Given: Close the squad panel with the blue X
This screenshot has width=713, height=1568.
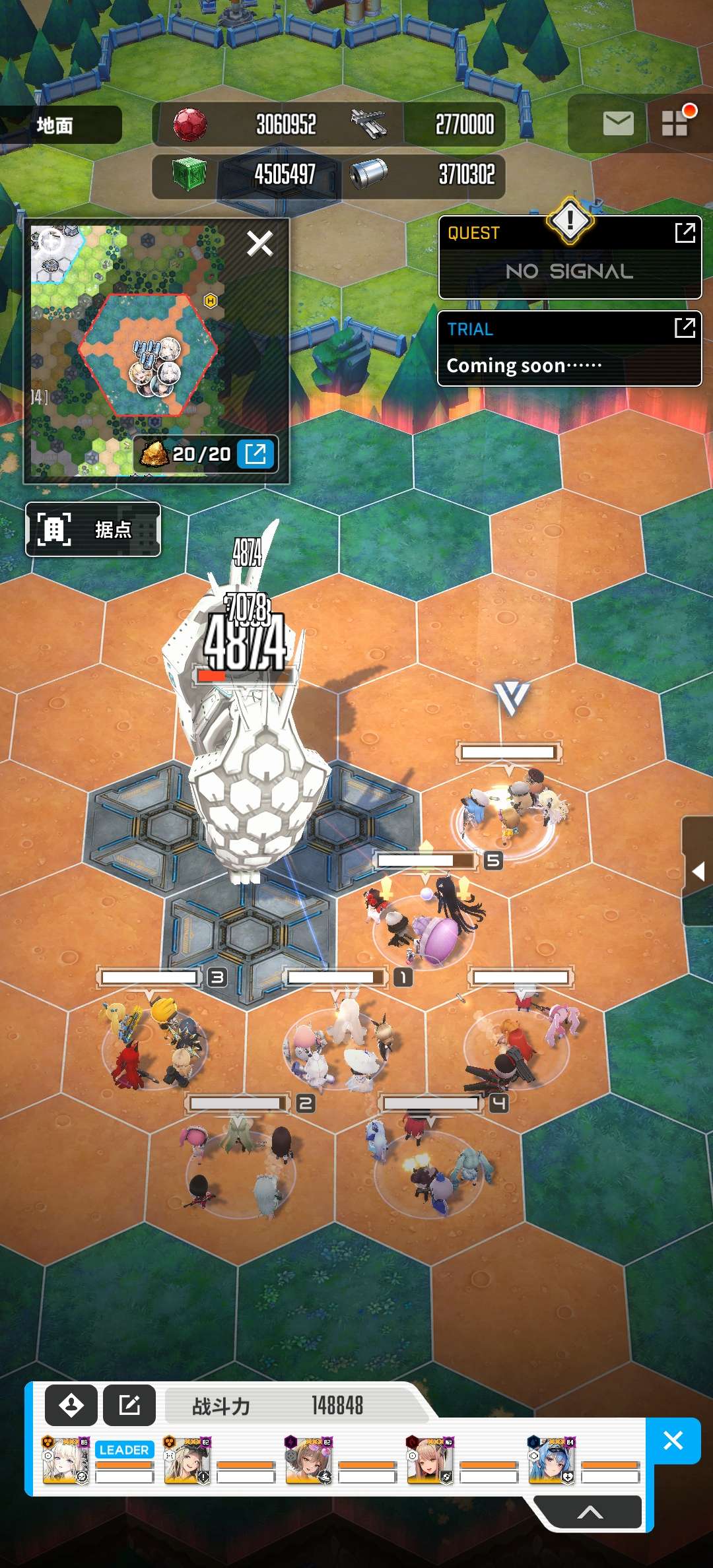Looking at the screenshot, I should 673,1441.
